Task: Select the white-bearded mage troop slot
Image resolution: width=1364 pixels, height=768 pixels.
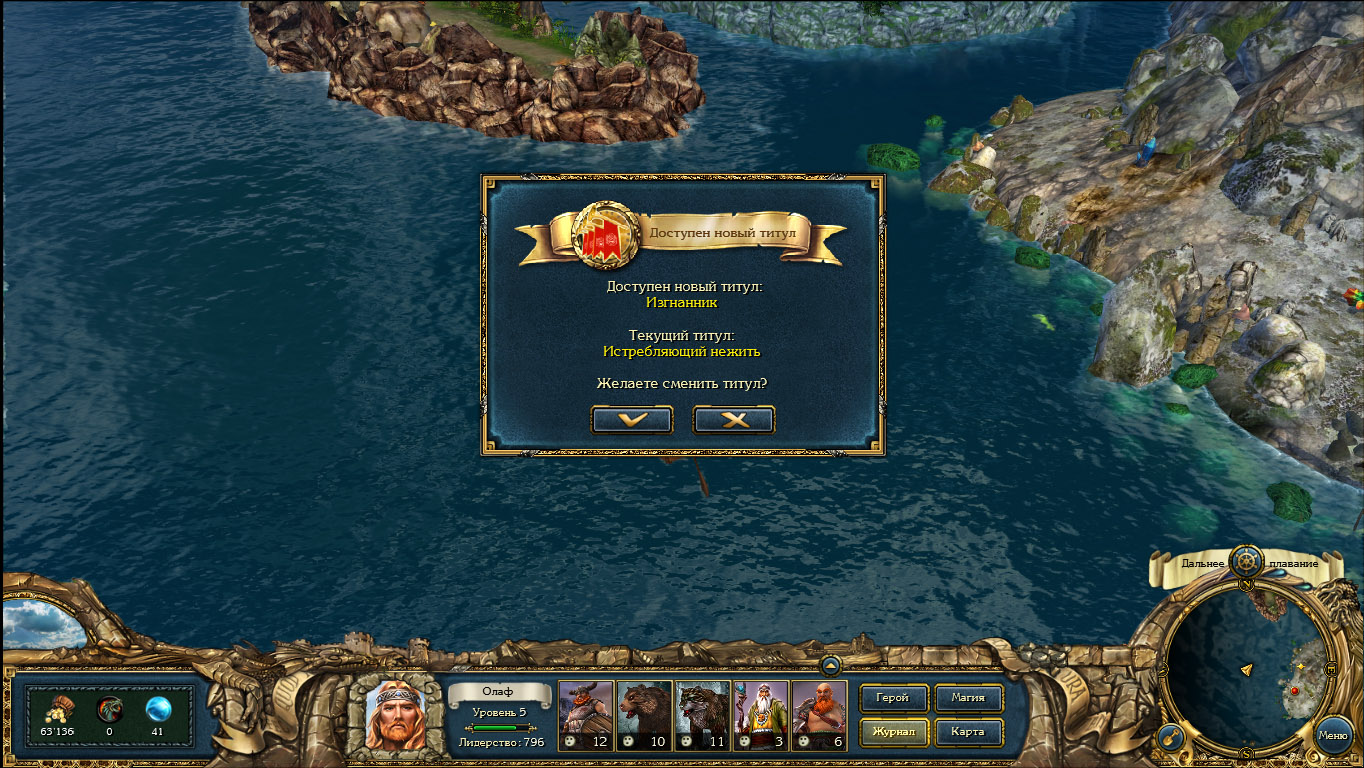Action: point(759,715)
